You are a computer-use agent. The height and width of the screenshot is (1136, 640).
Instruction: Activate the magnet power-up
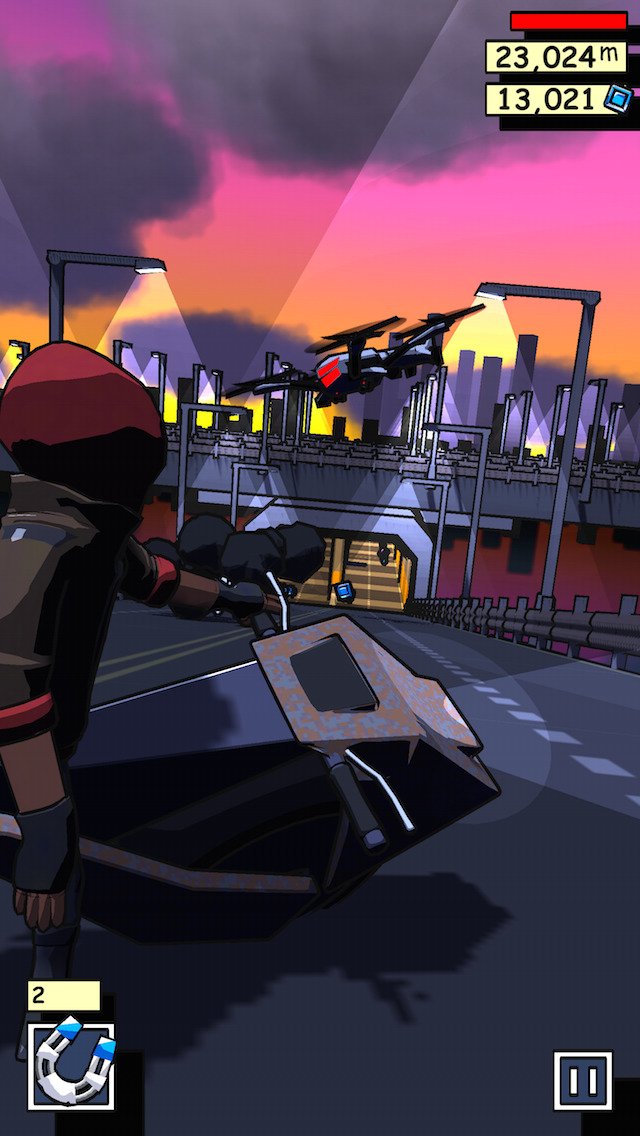tap(71, 1065)
